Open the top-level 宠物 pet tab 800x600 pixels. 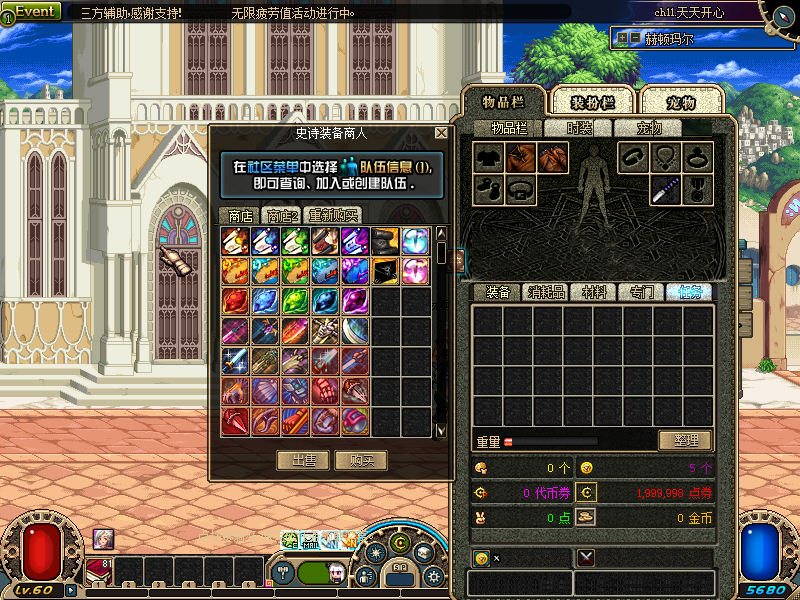681,102
